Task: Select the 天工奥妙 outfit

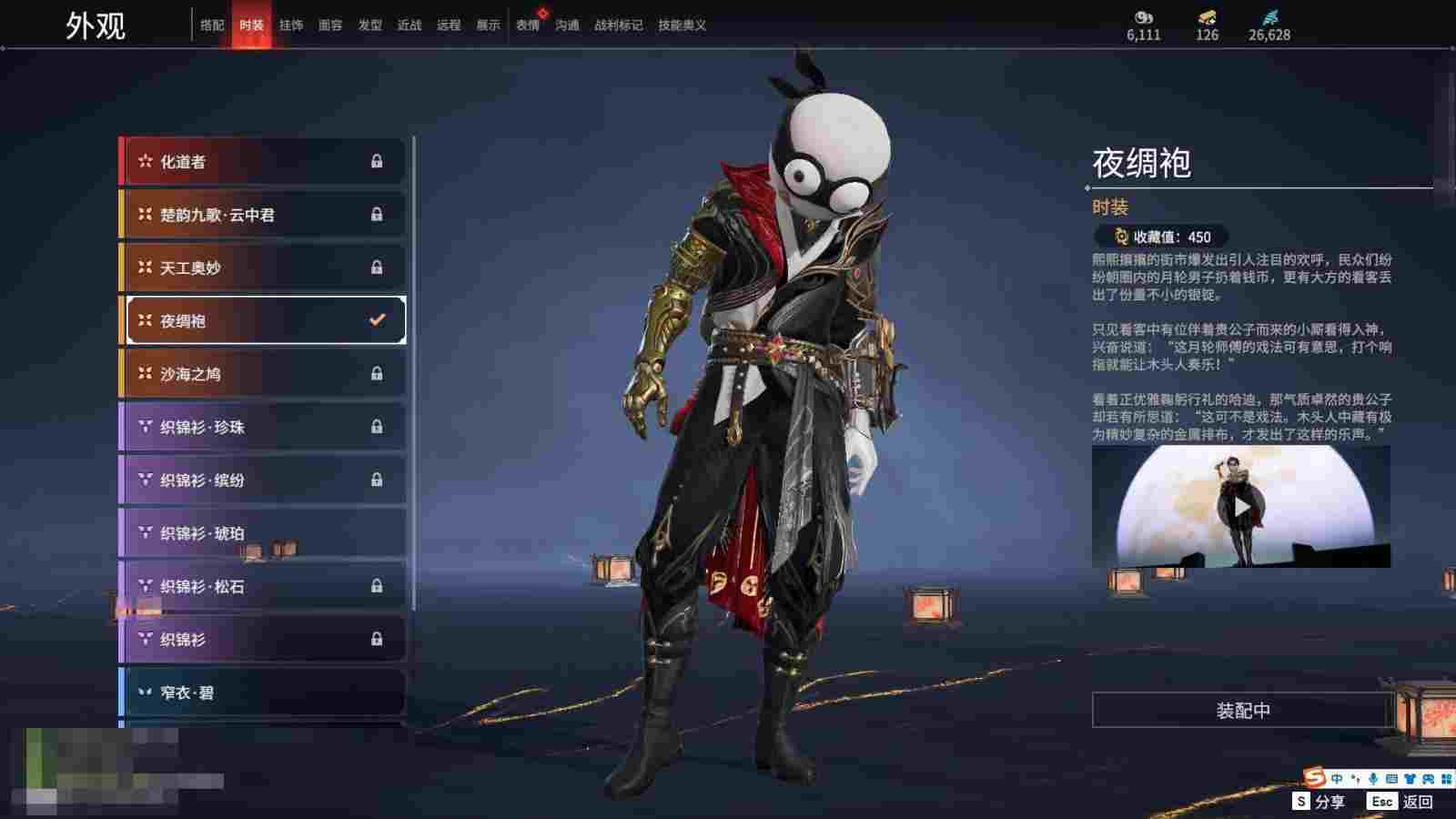Action: point(262,268)
